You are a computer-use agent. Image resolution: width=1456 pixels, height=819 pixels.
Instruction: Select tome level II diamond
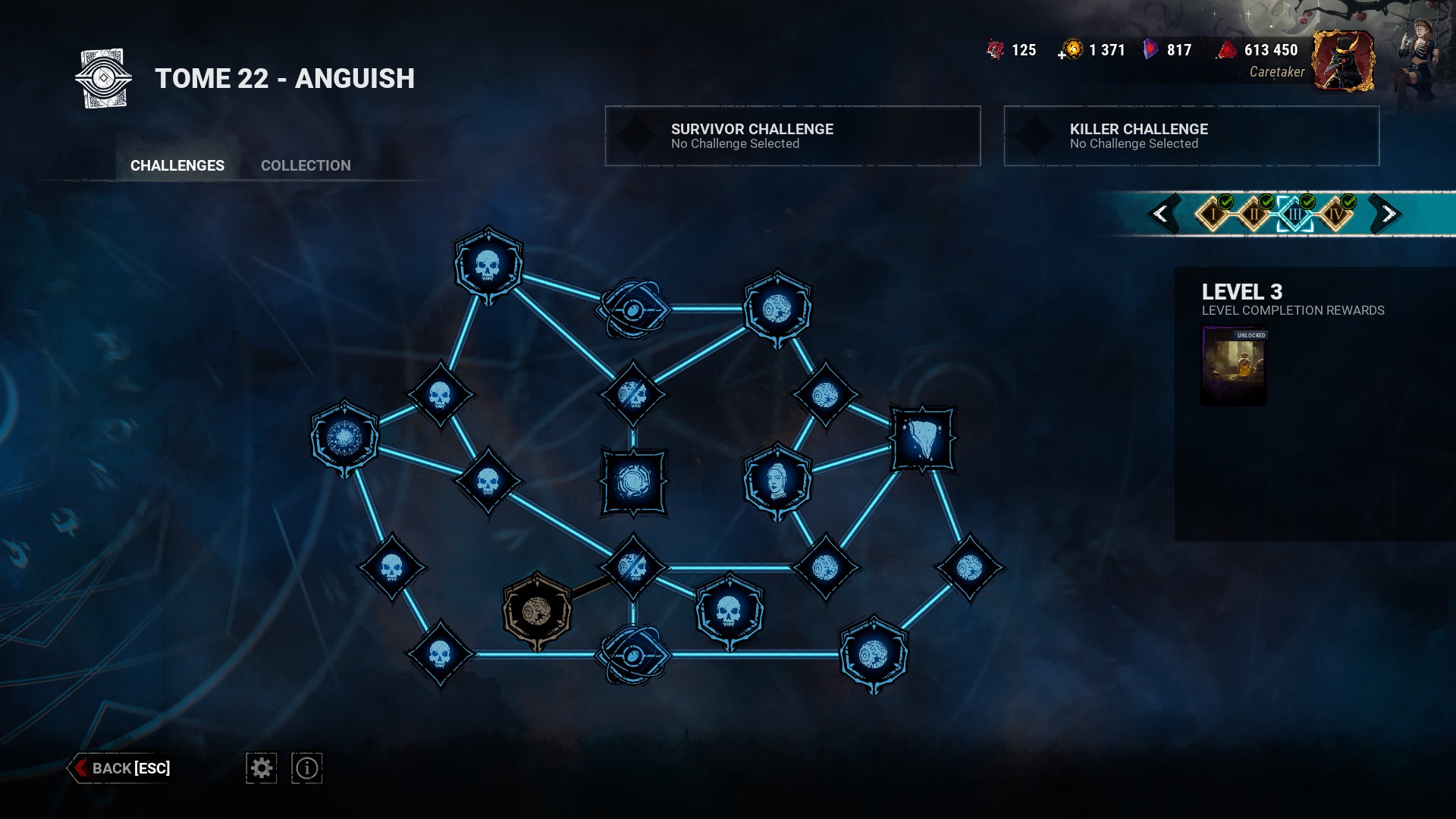coord(1254,215)
